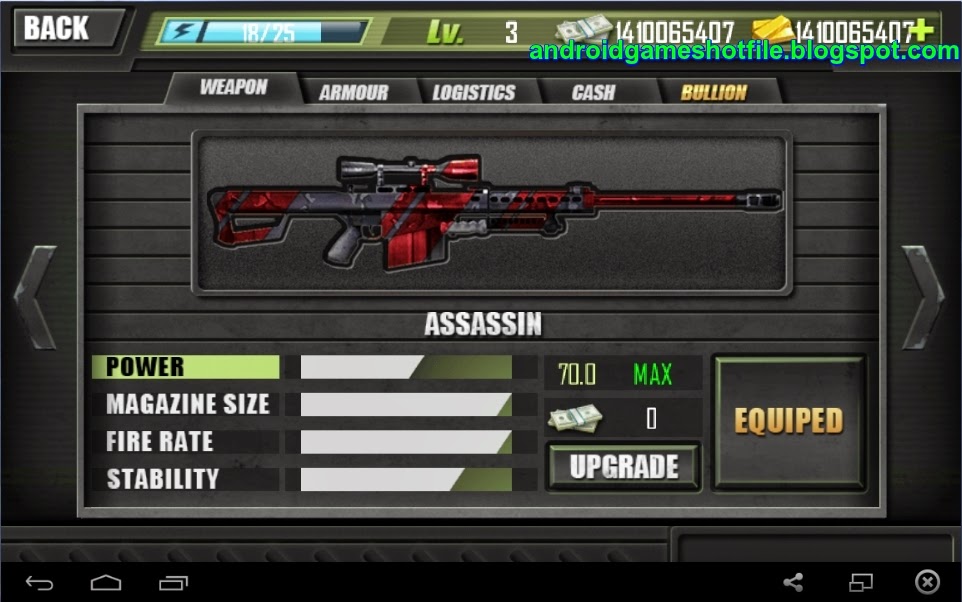962x602 pixels.
Task: Upgrade the Assassin weapon
Action: pos(623,467)
